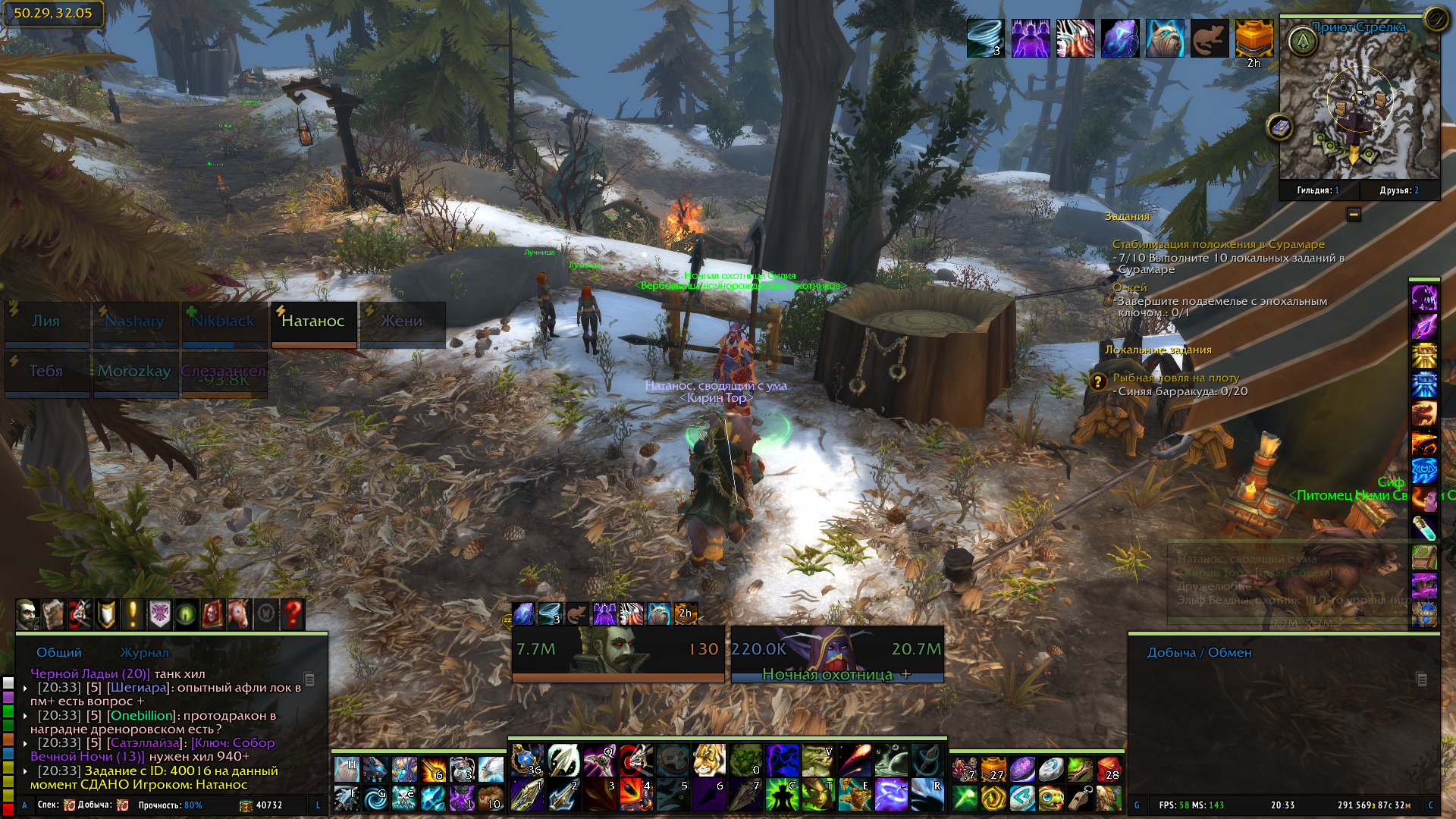The image size is (1456, 819).
Task: Select the Nikblack raid frame
Action: [224, 324]
